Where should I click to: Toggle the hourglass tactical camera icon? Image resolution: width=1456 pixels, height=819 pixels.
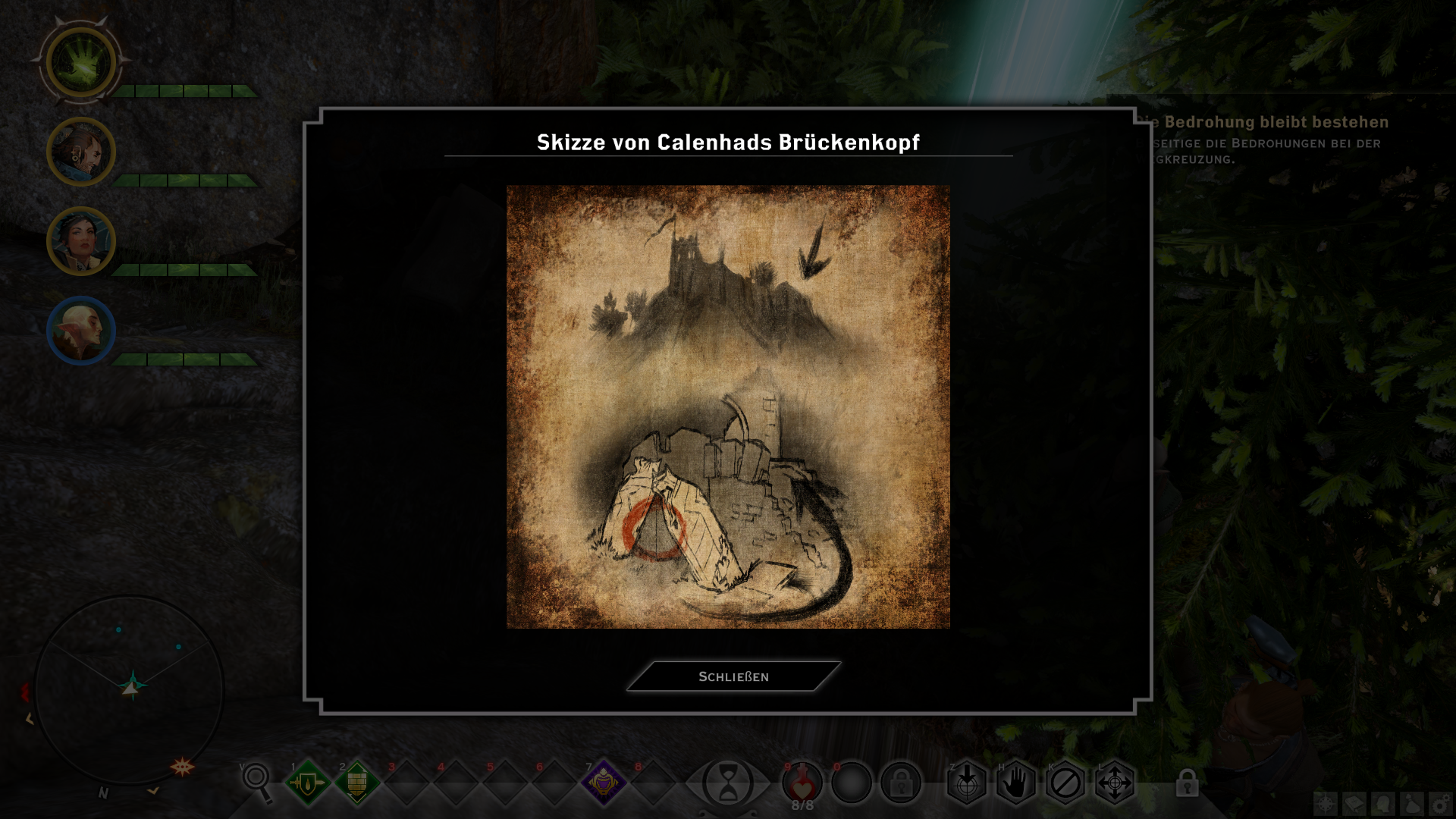(x=727, y=783)
